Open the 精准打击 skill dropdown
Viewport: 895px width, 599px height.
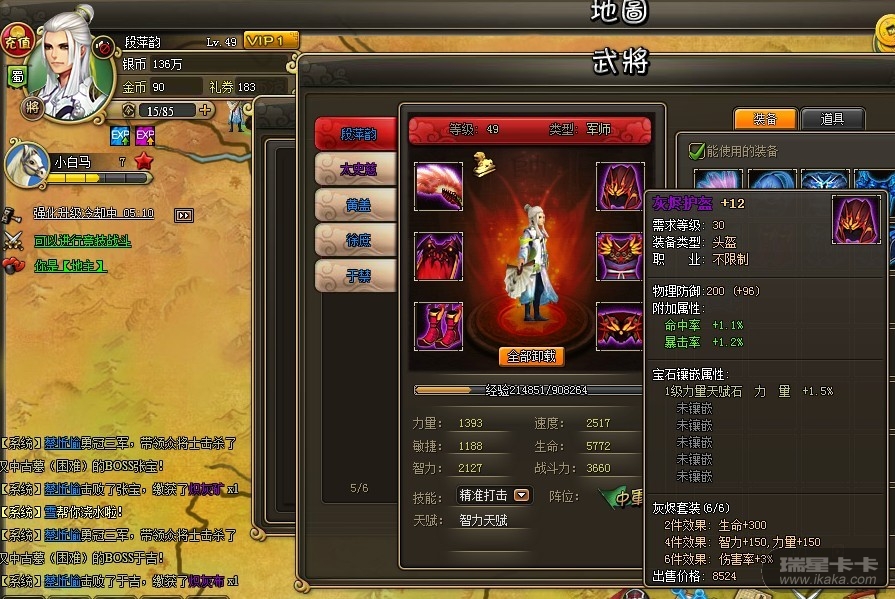pyautogui.click(x=521, y=495)
